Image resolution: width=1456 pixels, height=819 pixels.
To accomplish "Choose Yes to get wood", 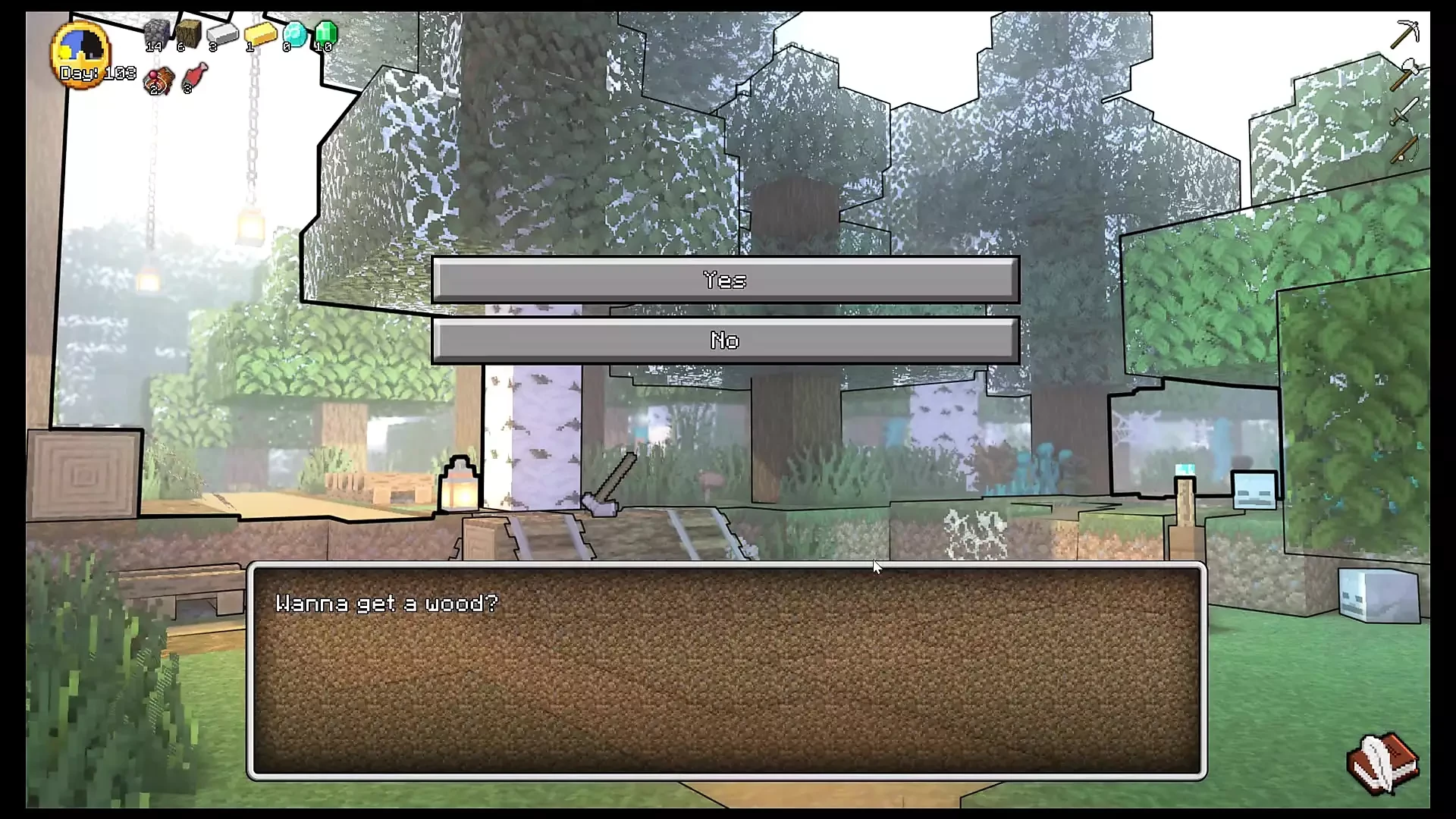I will pos(726,280).
